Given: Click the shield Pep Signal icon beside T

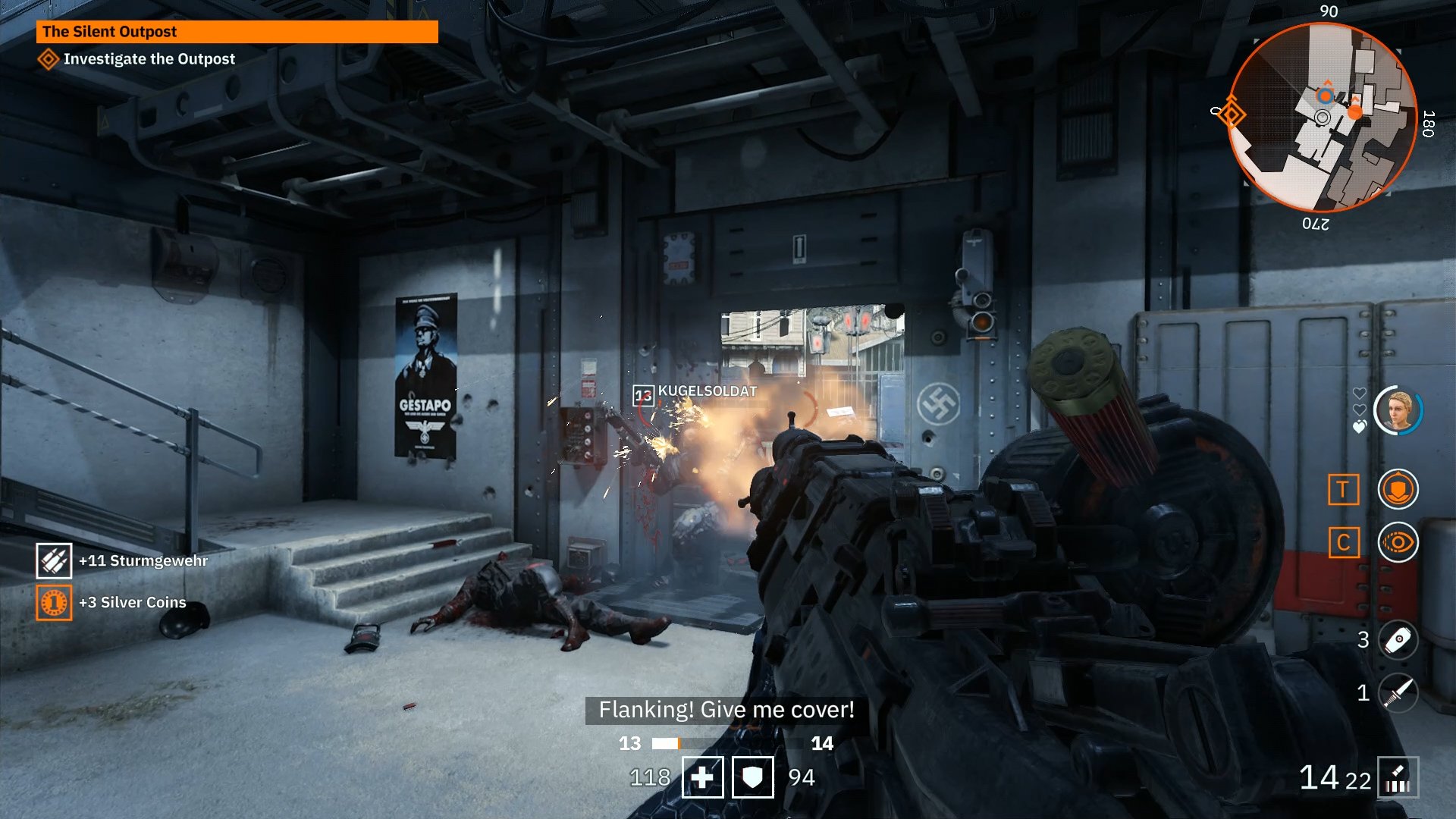Looking at the screenshot, I should click(x=1398, y=489).
